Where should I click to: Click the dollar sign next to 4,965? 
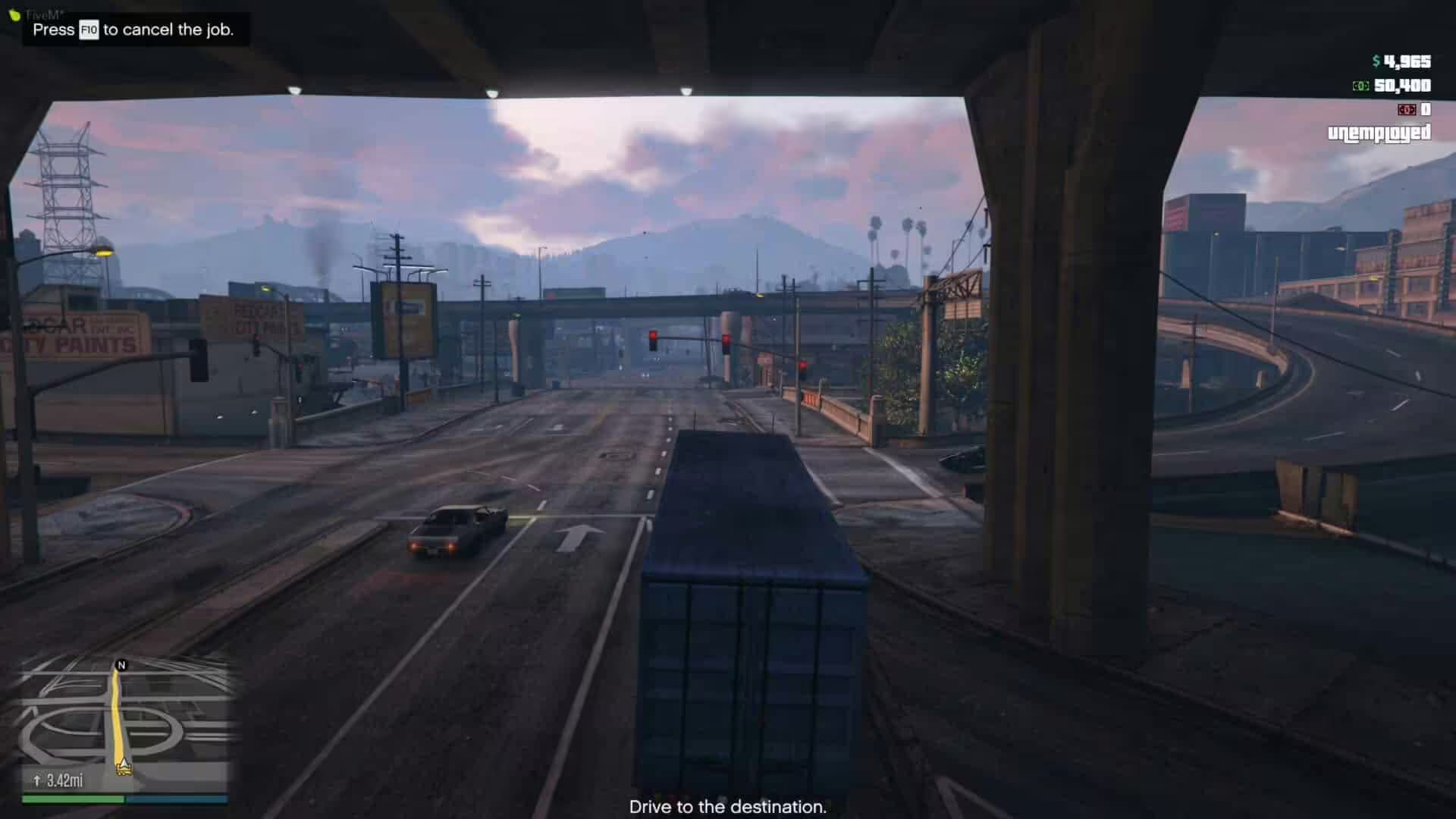pos(1376,61)
